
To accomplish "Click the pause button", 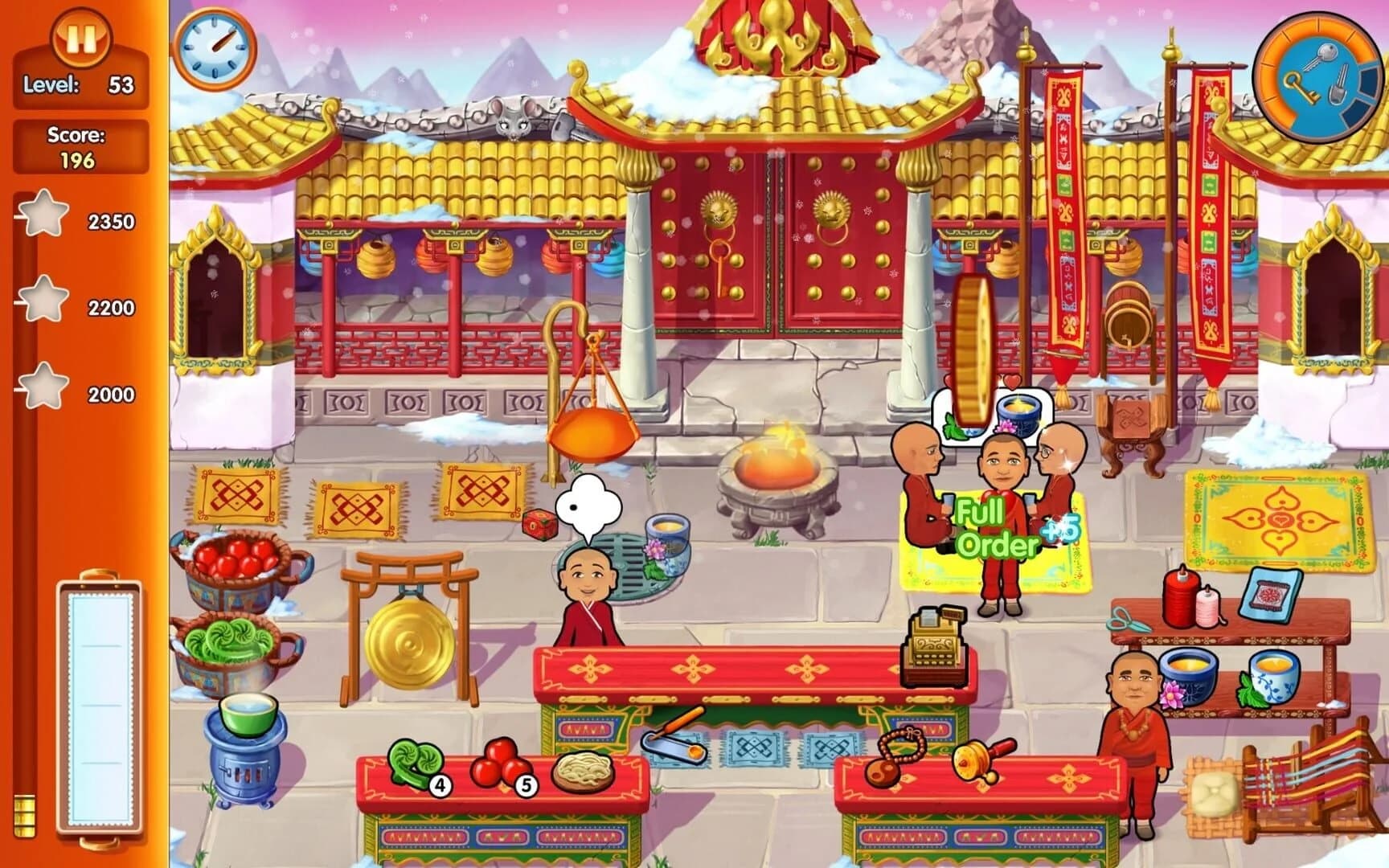I will [80, 36].
